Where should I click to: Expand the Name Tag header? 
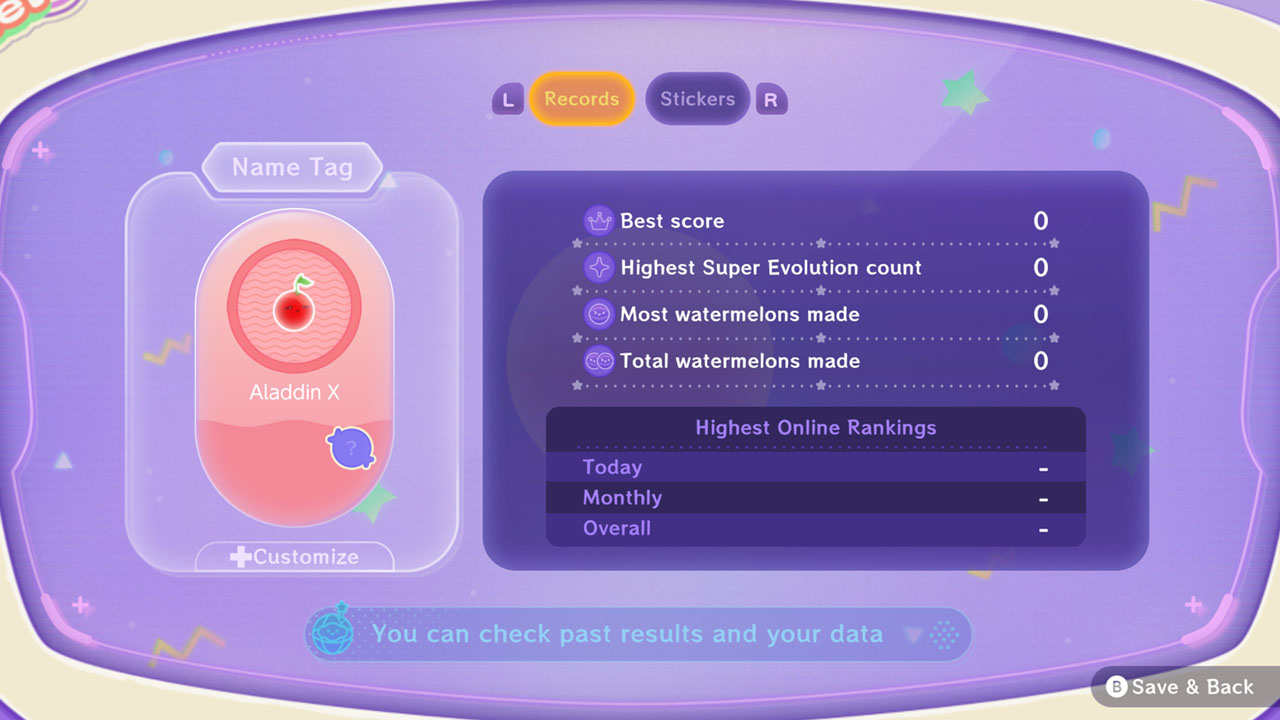pos(291,167)
